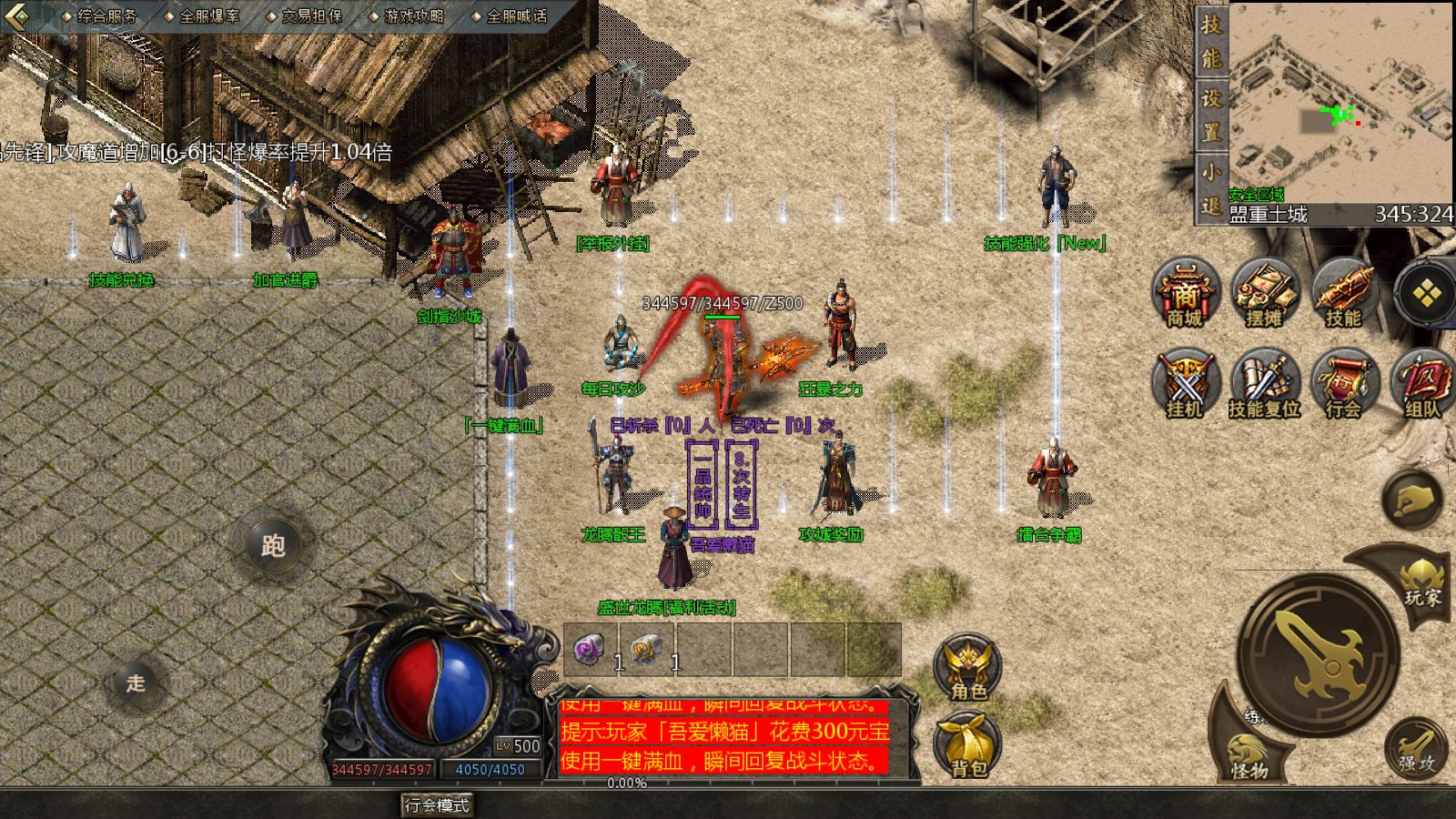Choose 游戏攻略 in the top bar
The width and height of the screenshot is (1456, 819).
[x=413, y=15]
